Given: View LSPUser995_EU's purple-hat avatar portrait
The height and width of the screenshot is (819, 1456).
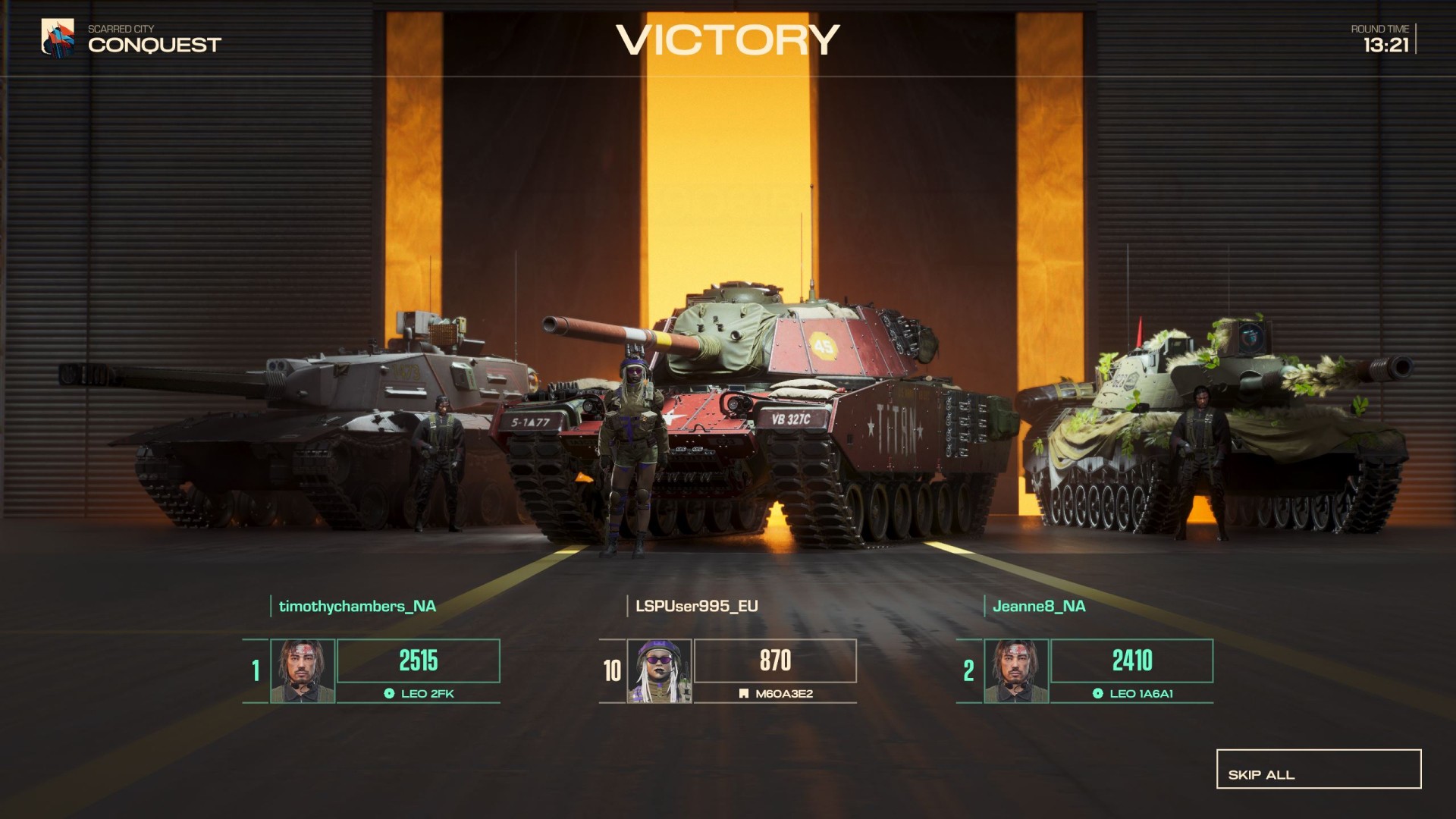Looking at the screenshot, I should coord(659,671).
